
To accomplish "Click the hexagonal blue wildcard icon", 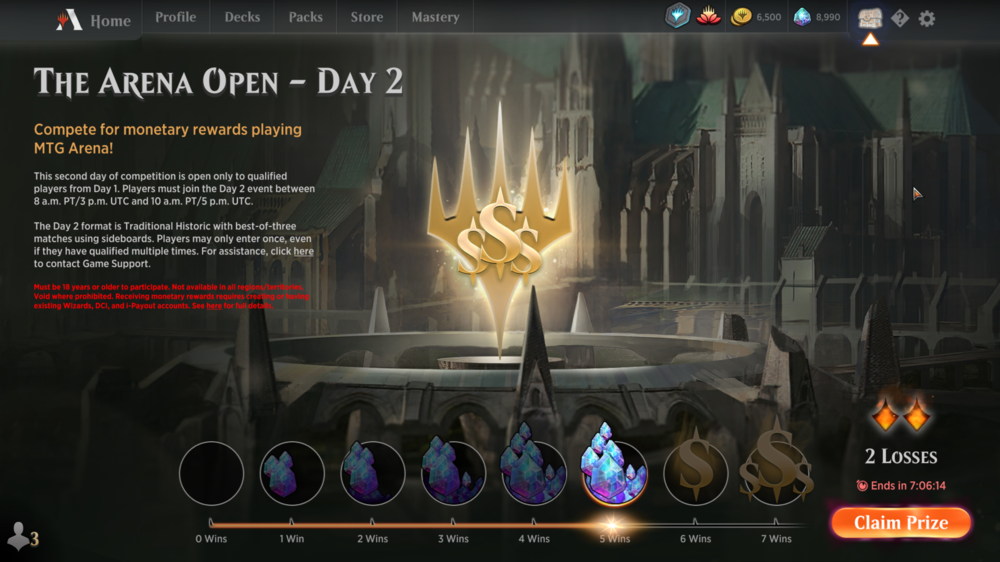I will click(678, 17).
